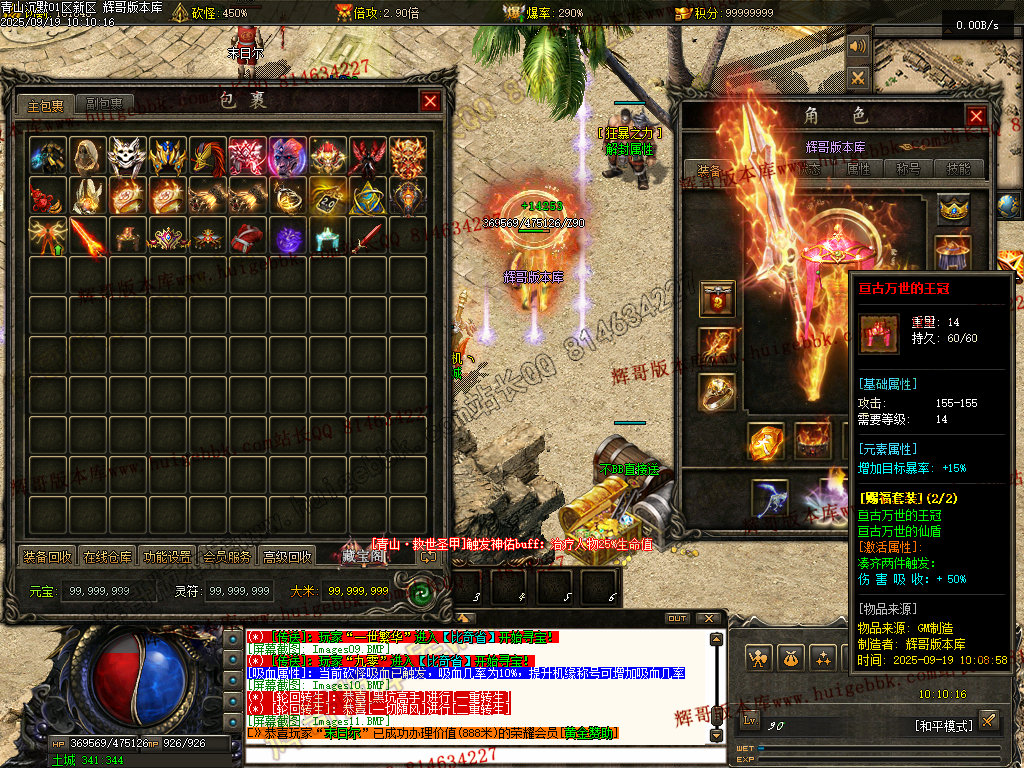Select the equipped golden crown slot
This screenshot has height=768, width=1024.
coord(954,209)
